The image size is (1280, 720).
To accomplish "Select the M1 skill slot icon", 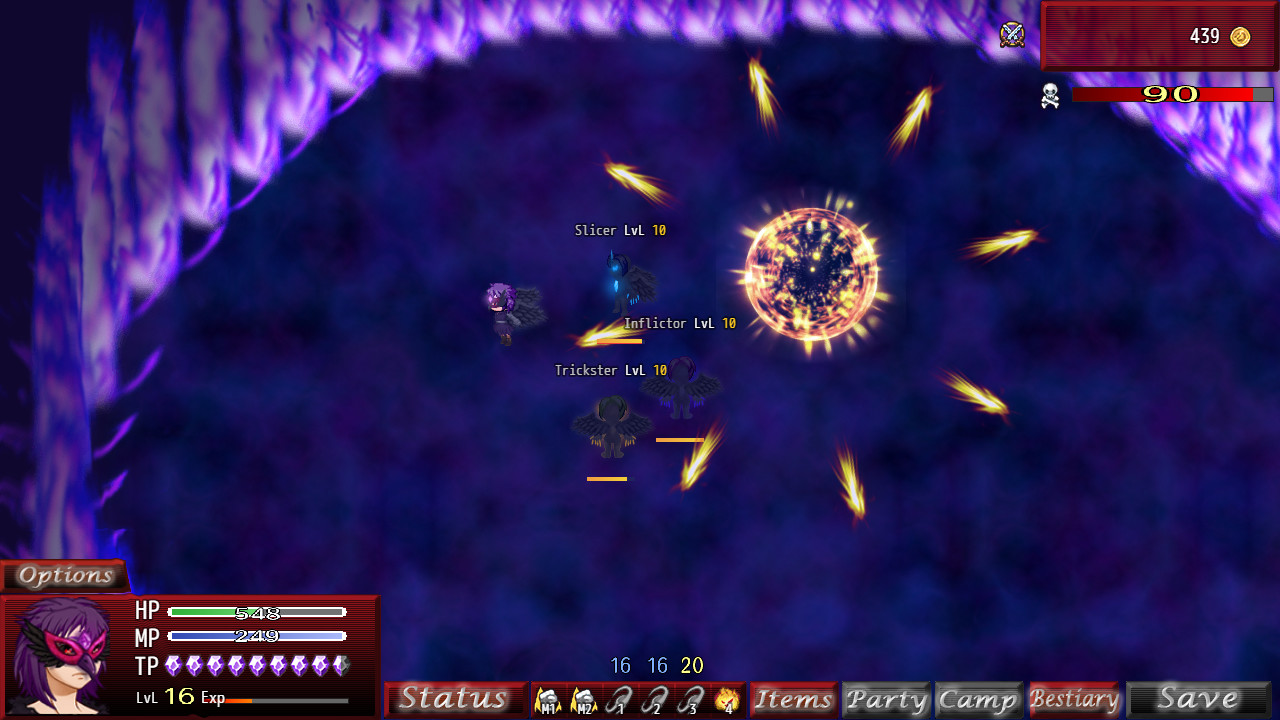I will pos(547,700).
